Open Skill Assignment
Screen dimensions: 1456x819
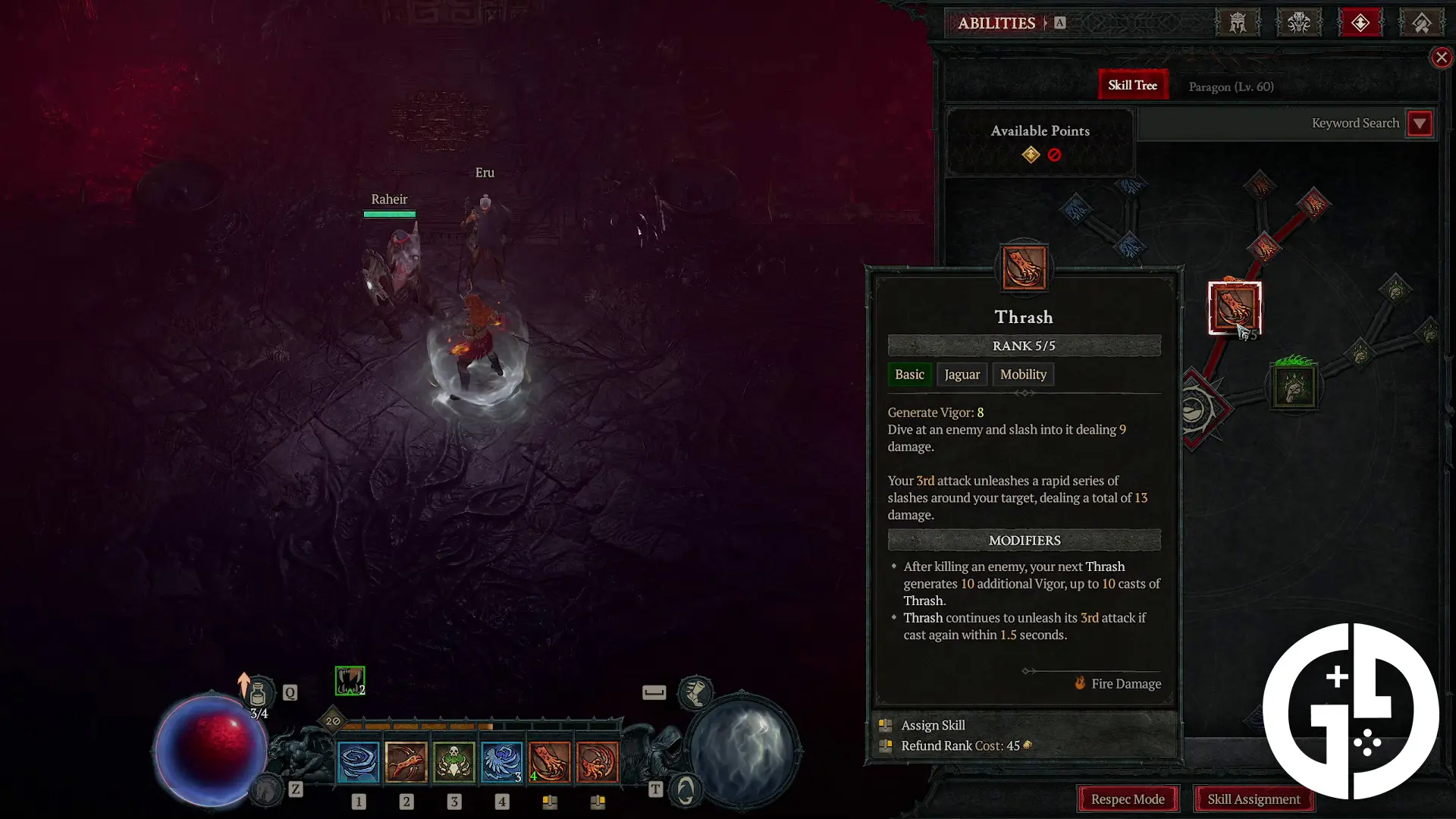[1254, 799]
